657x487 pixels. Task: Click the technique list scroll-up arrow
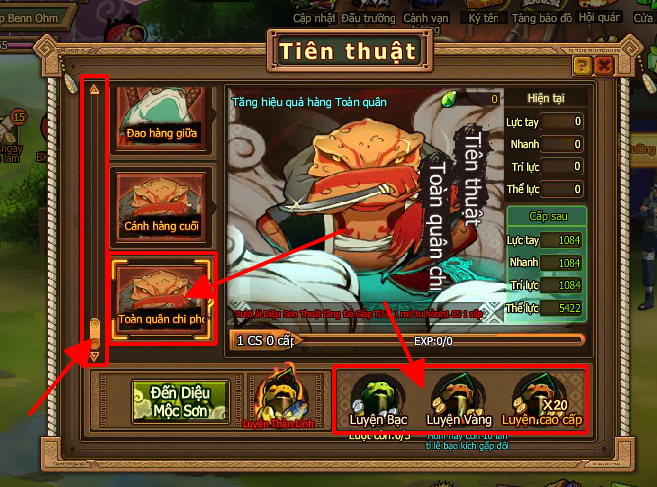pos(95,89)
